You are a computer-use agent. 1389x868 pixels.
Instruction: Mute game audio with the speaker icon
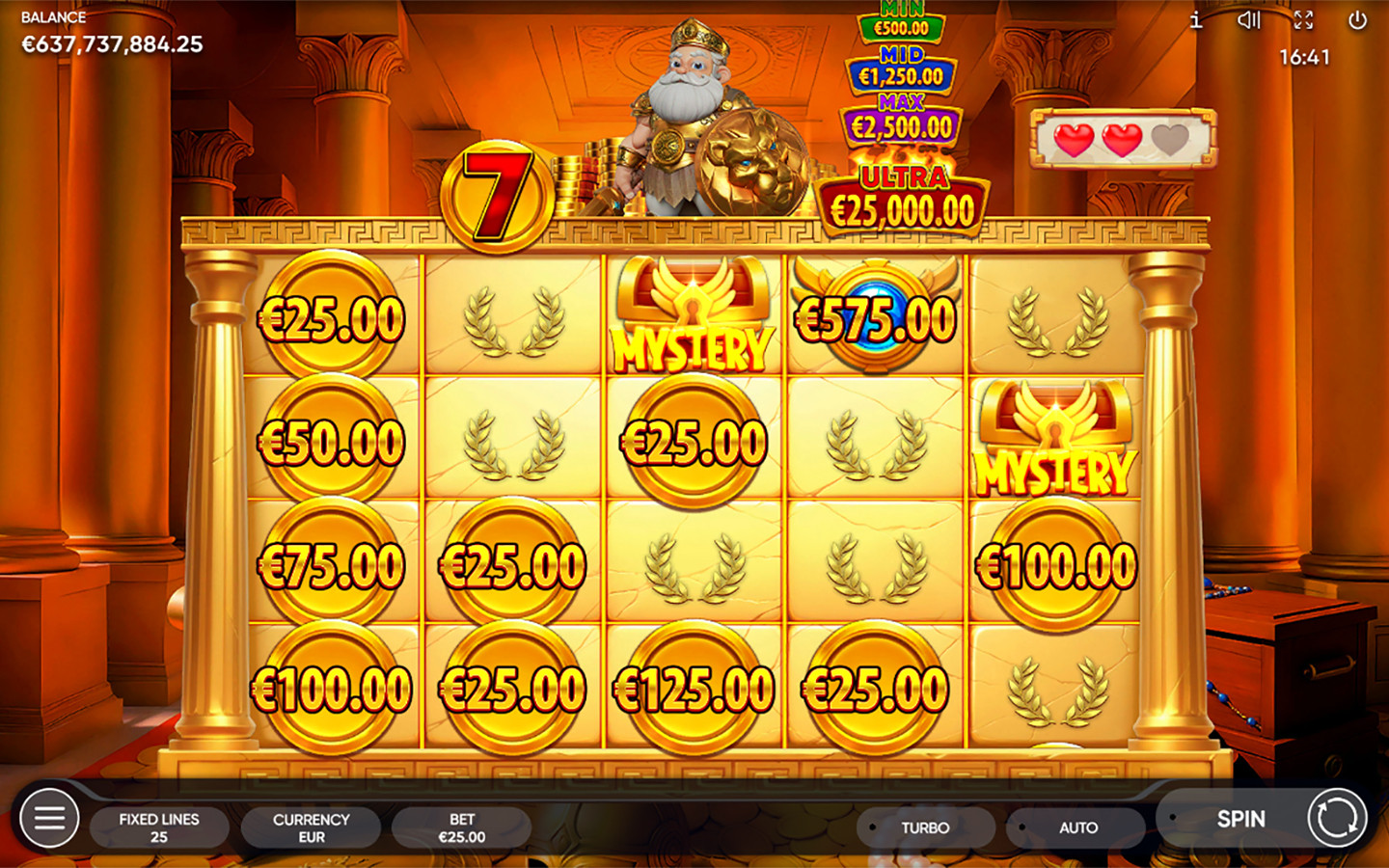coord(1249,20)
